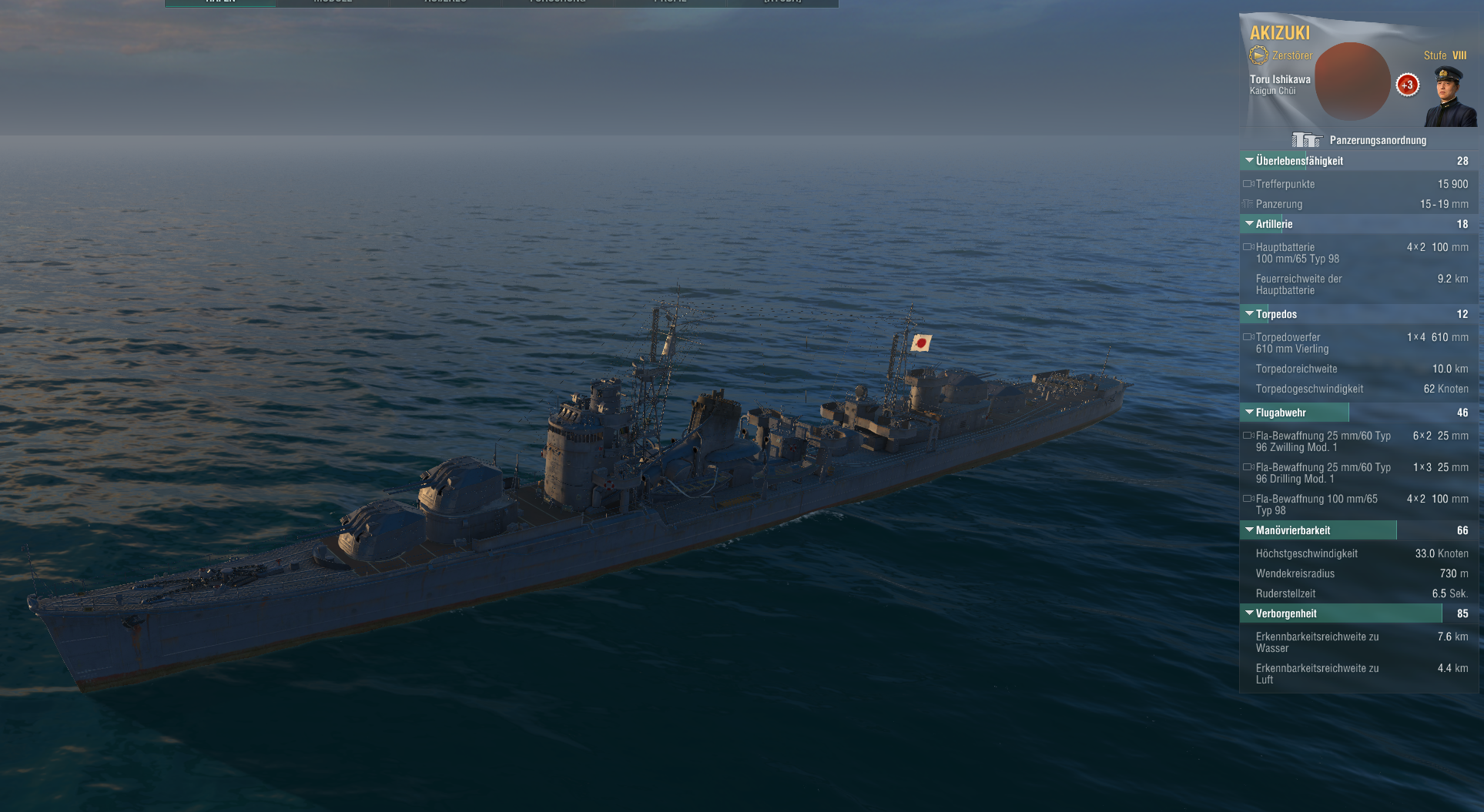The image size is (1484, 812).
Task: Select the Torpedowerfer 610 mm Vierling row
Action: click(x=1355, y=343)
